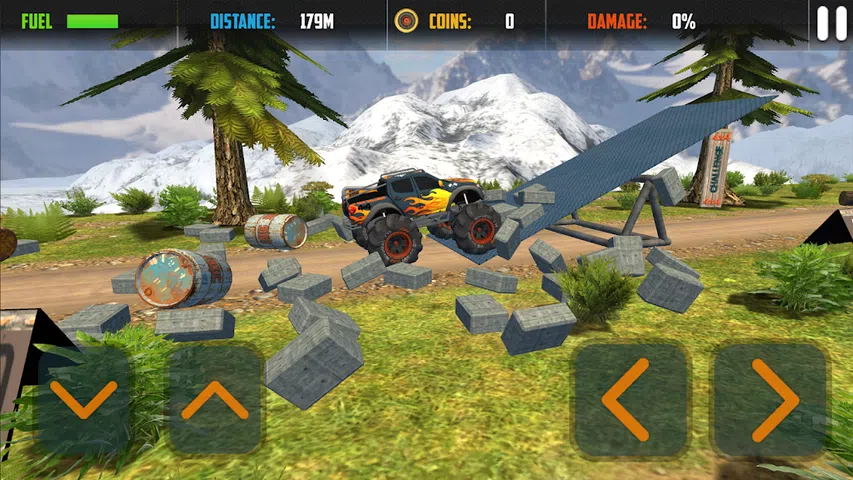Hit the left arrow reverse pedal
The image size is (853, 480).
(x=629, y=400)
